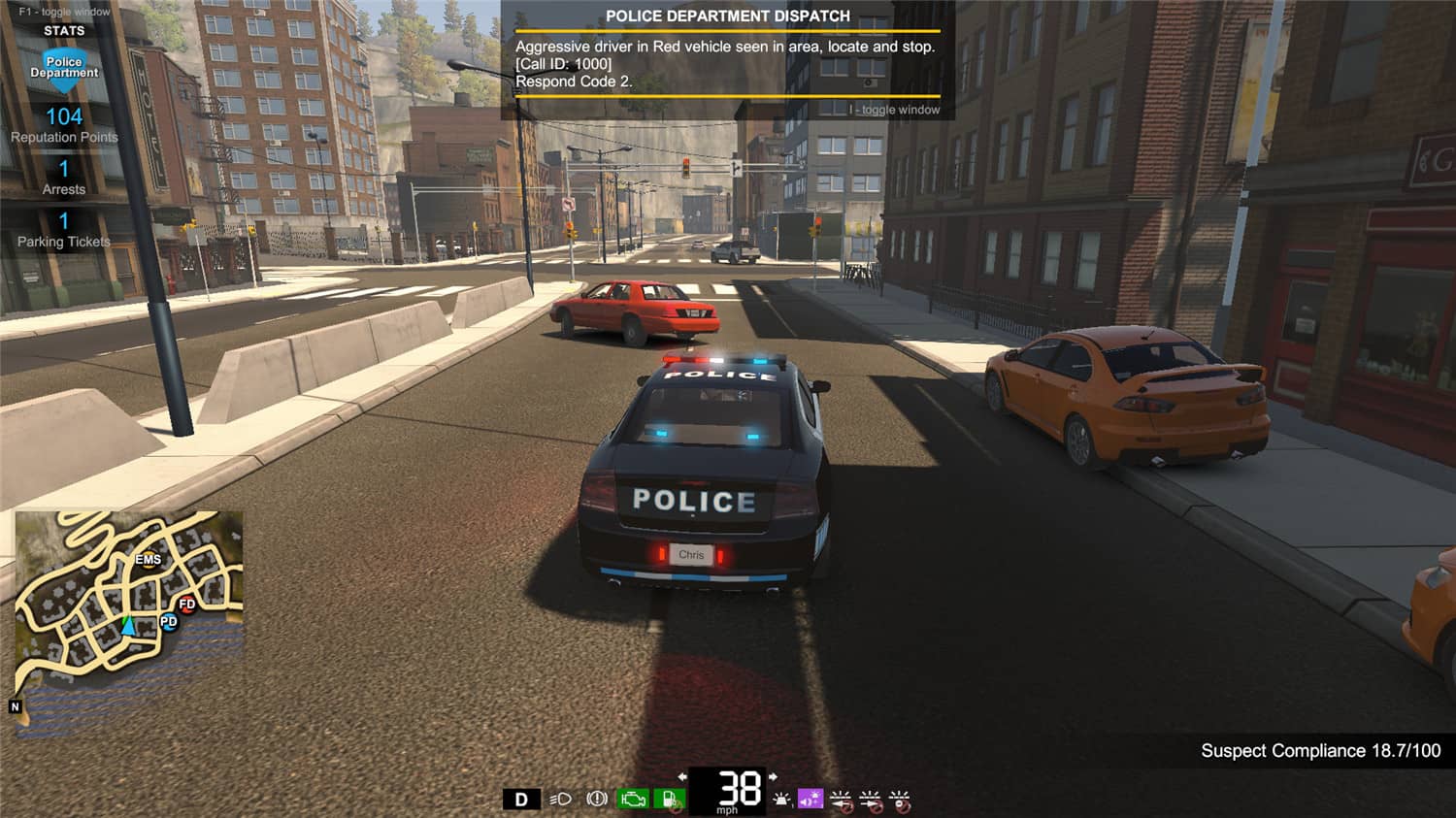Click the POLICE DEPARTMENT DISPATCH title bar

(x=726, y=16)
